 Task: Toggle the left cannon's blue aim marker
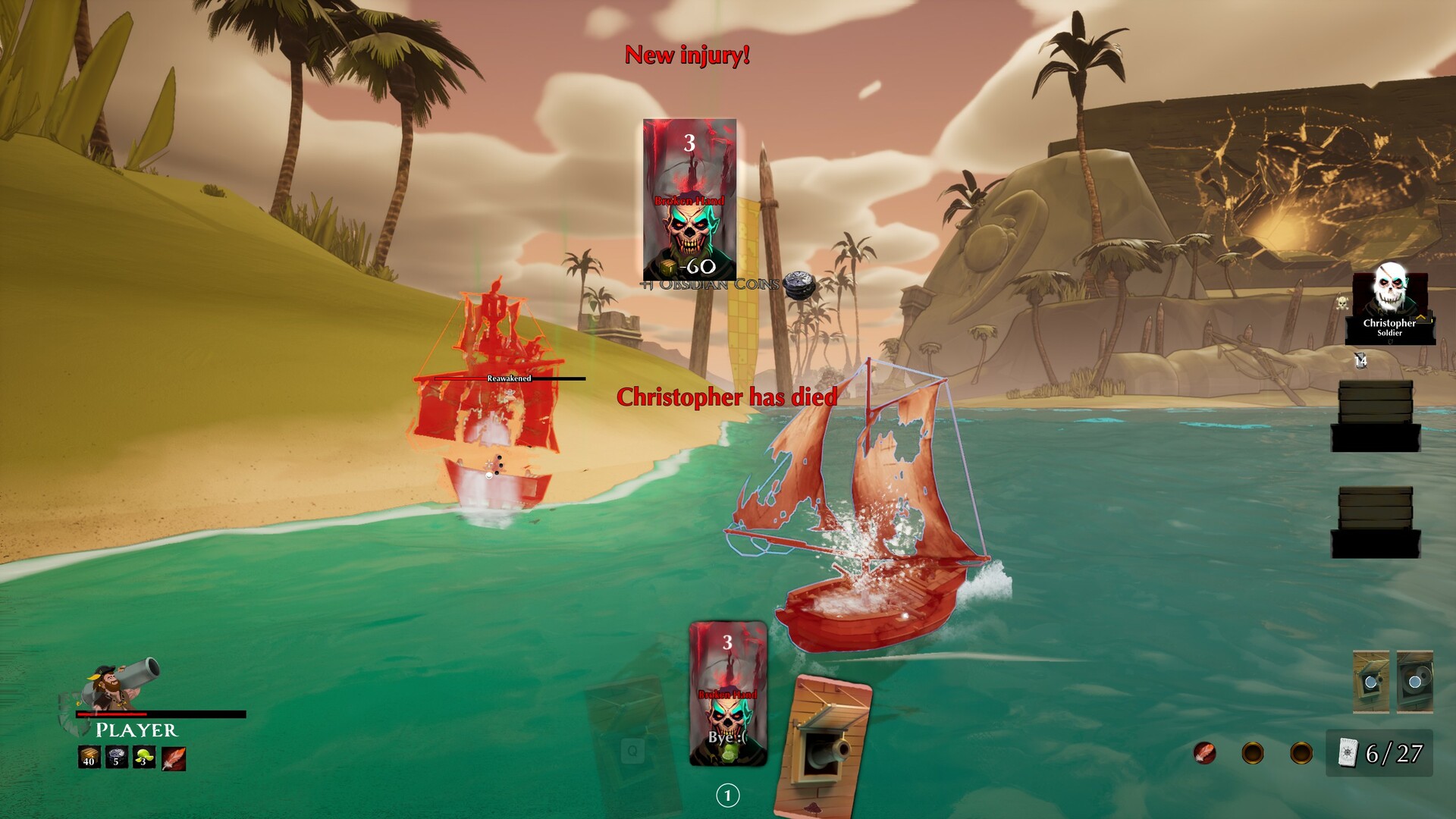pos(1371,682)
